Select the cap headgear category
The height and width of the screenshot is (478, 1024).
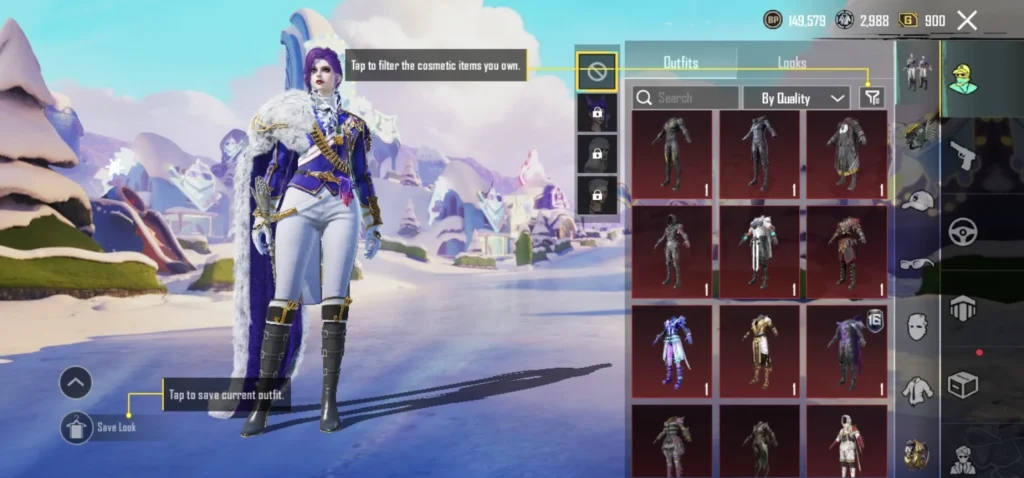[917, 200]
